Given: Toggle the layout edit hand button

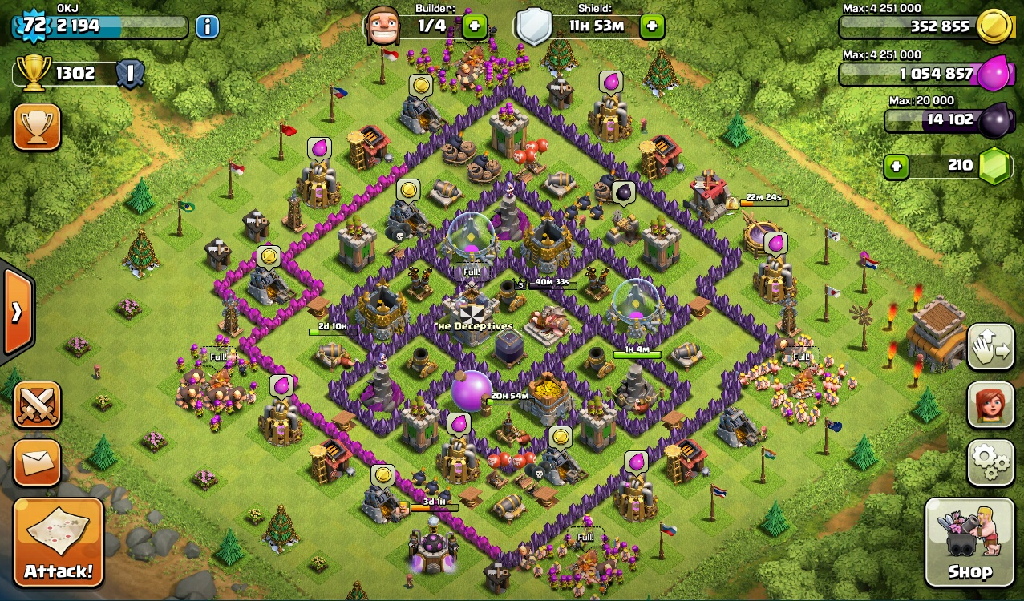Looking at the screenshot, I should (990, 346).
